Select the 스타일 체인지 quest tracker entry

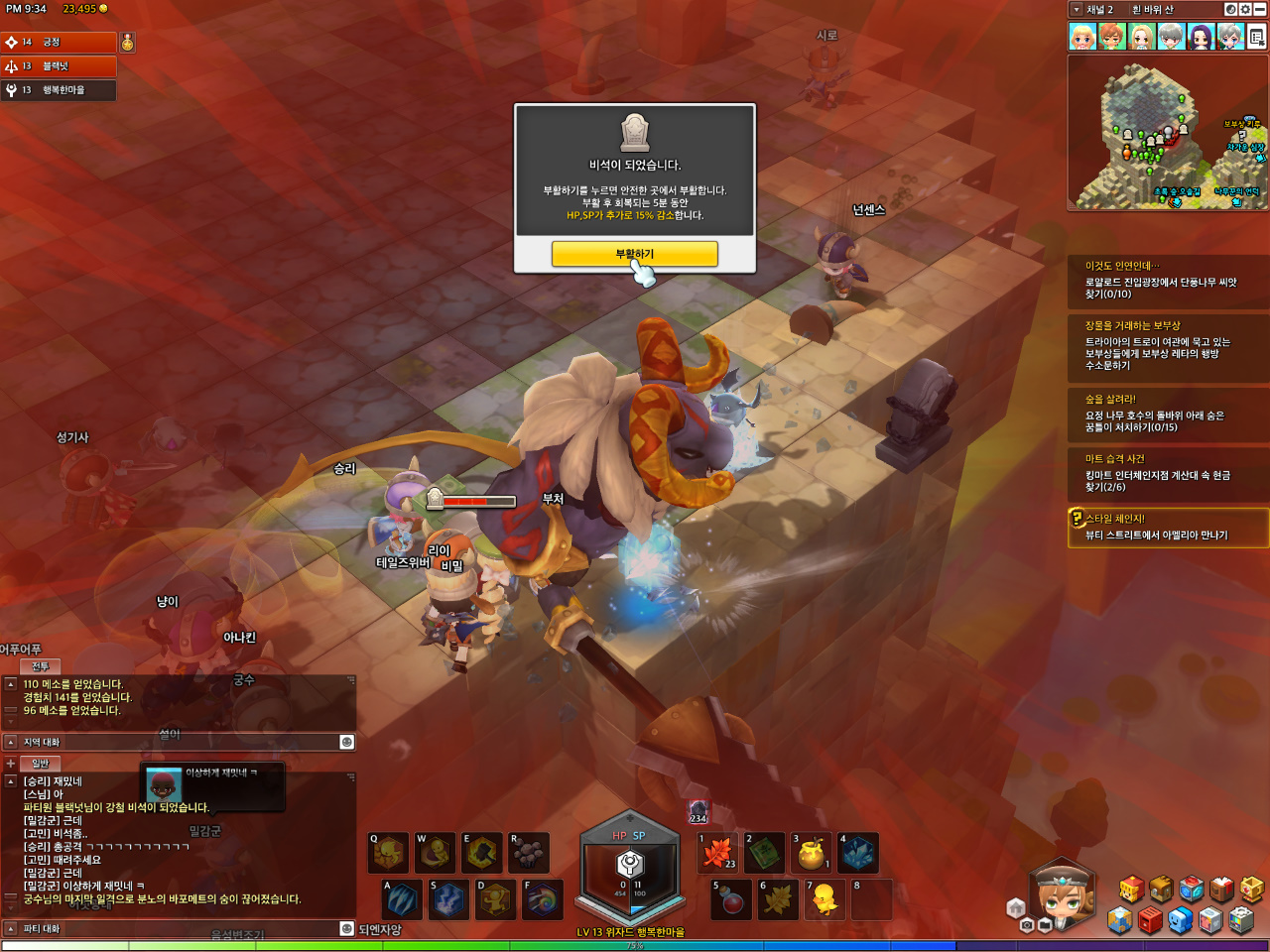click(x=1168, y=527)
